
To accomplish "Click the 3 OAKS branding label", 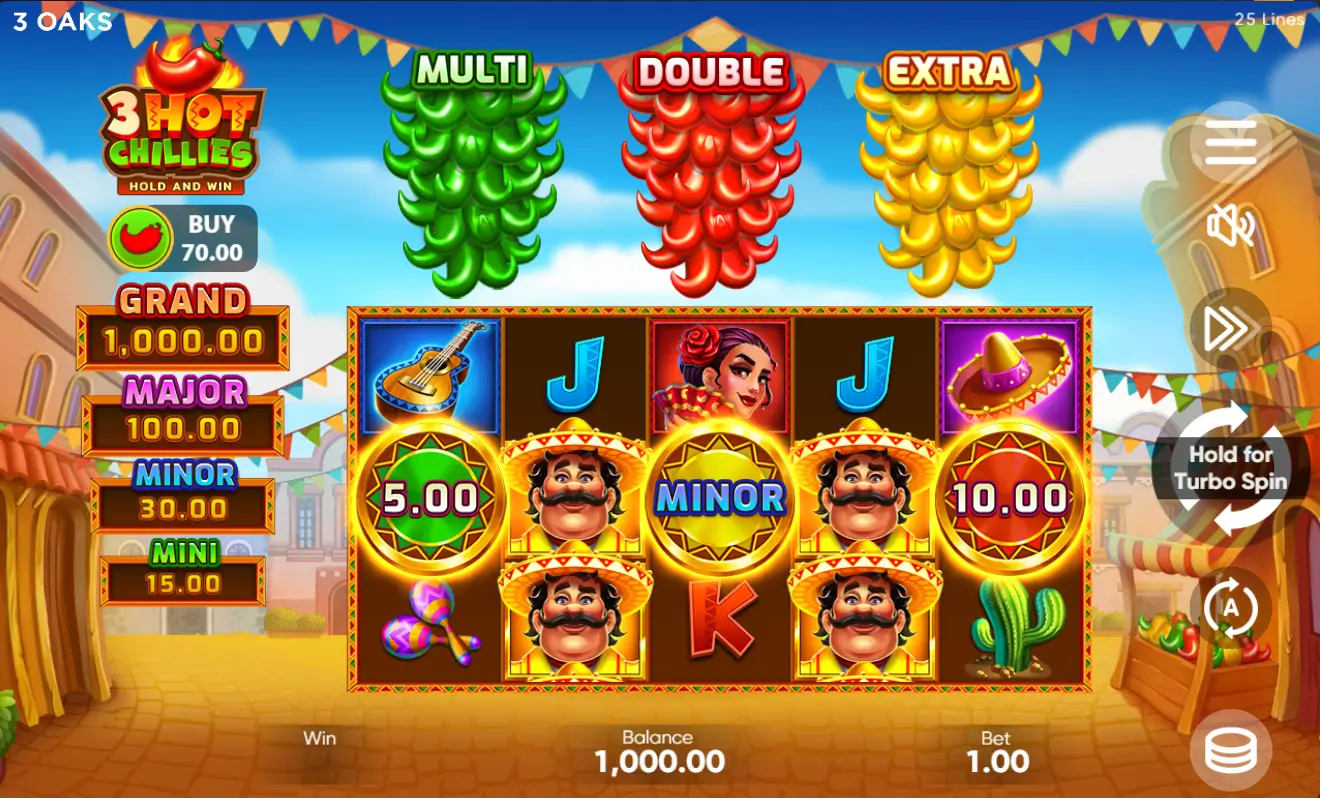I will pos(60,22).
